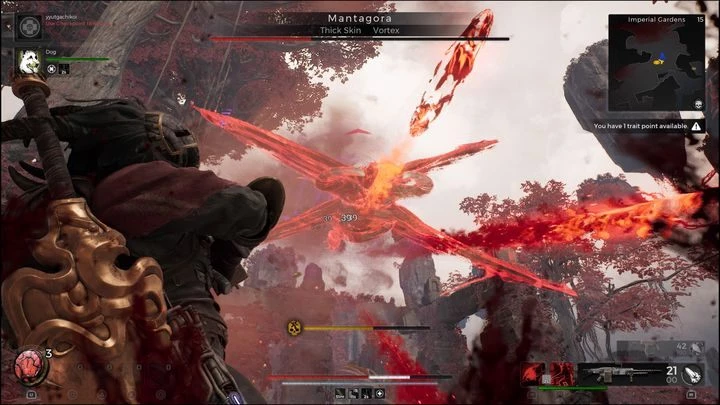
Task: Click the trait point available notification
Action: [645, 127]
